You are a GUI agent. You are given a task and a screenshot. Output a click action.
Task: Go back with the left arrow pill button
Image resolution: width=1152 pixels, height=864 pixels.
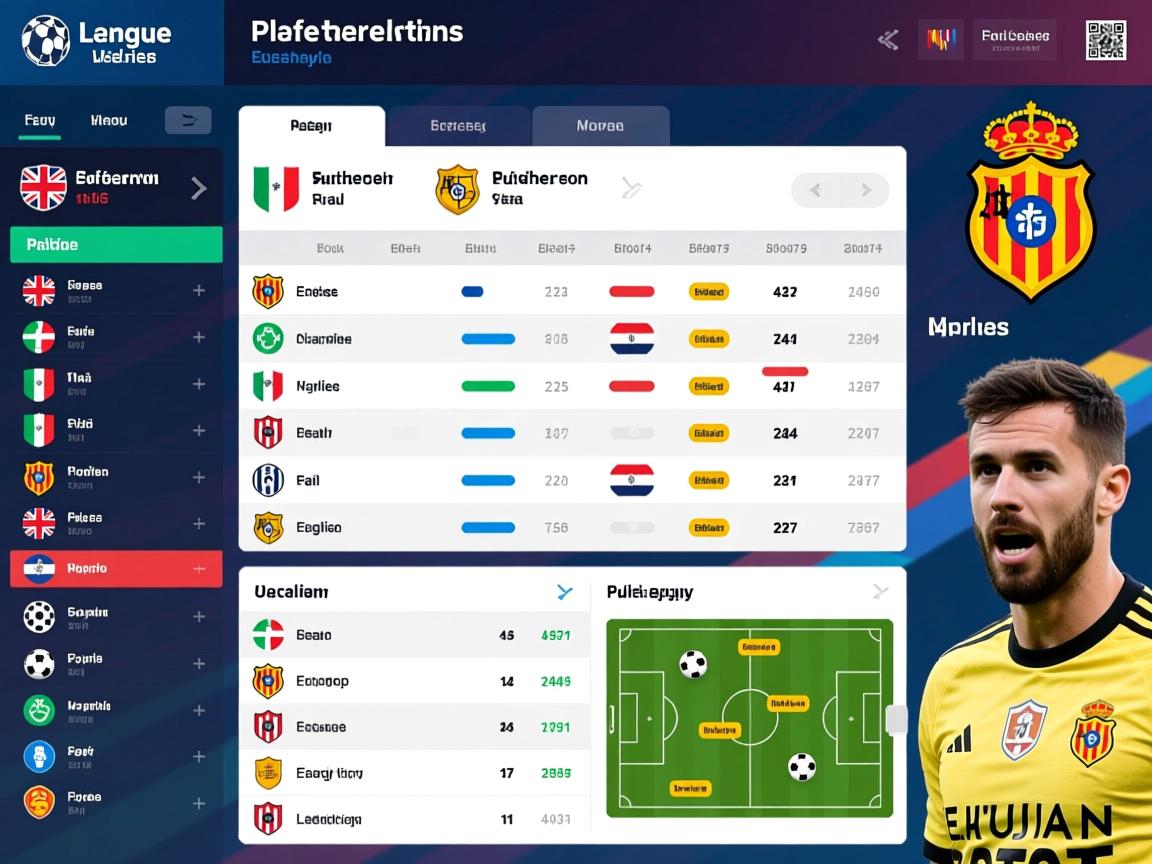point(815,190)
